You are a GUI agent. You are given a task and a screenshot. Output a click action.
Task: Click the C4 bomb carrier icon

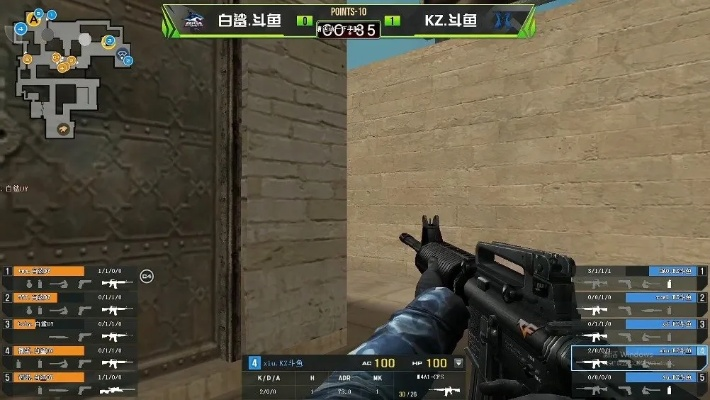[146, 275]
